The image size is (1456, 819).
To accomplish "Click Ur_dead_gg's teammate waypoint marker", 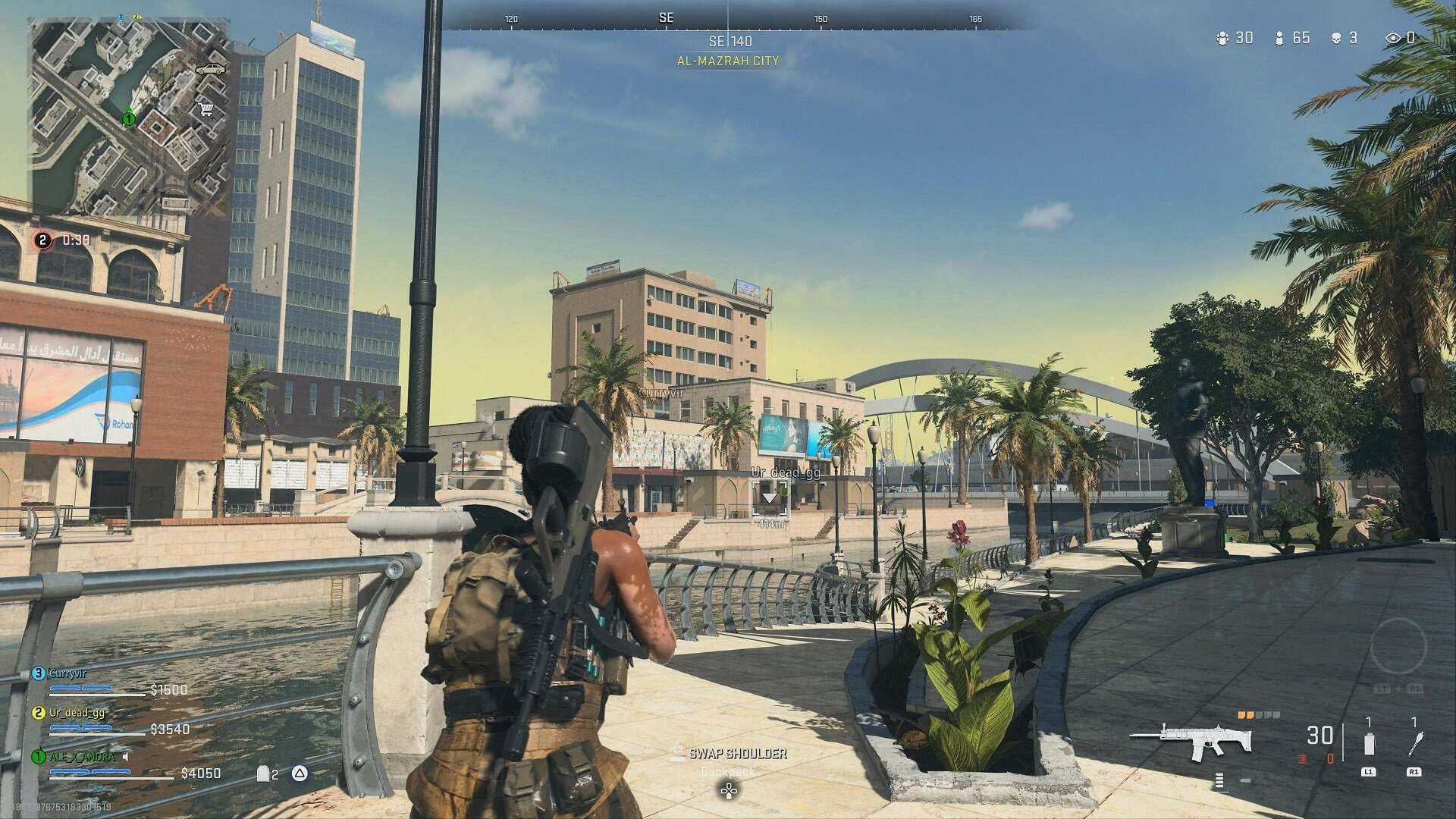I will (x=770, y=498).
